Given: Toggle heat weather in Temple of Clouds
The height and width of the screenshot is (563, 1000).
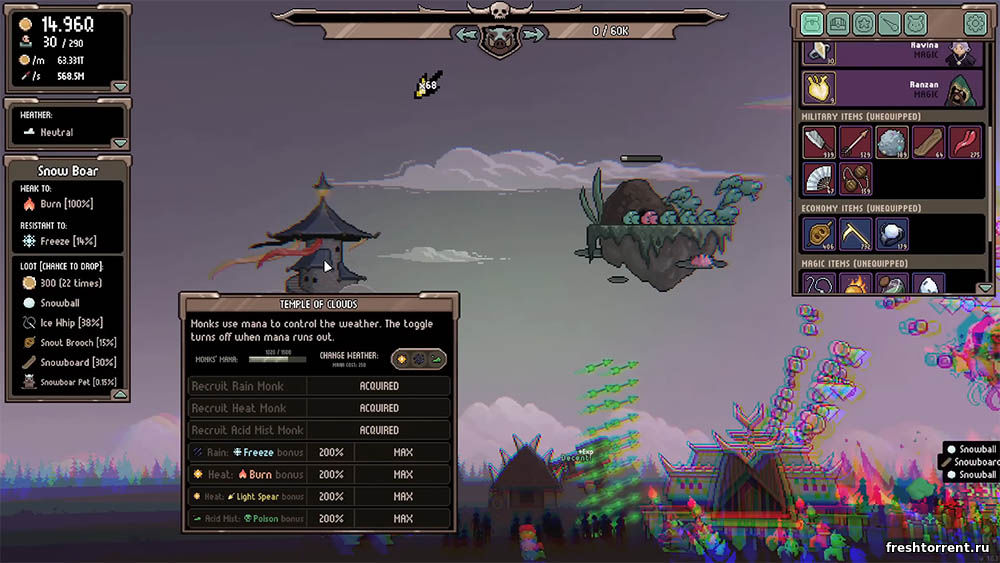Looking at the screenshot, I should click(404, 358).
